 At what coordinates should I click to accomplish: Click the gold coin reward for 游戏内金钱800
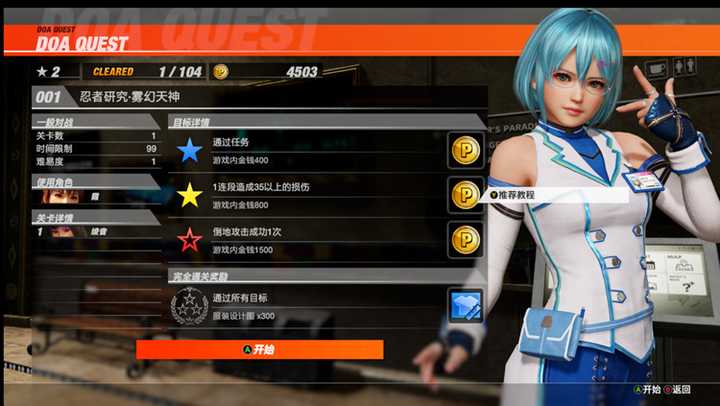click(x=465, y=195)
